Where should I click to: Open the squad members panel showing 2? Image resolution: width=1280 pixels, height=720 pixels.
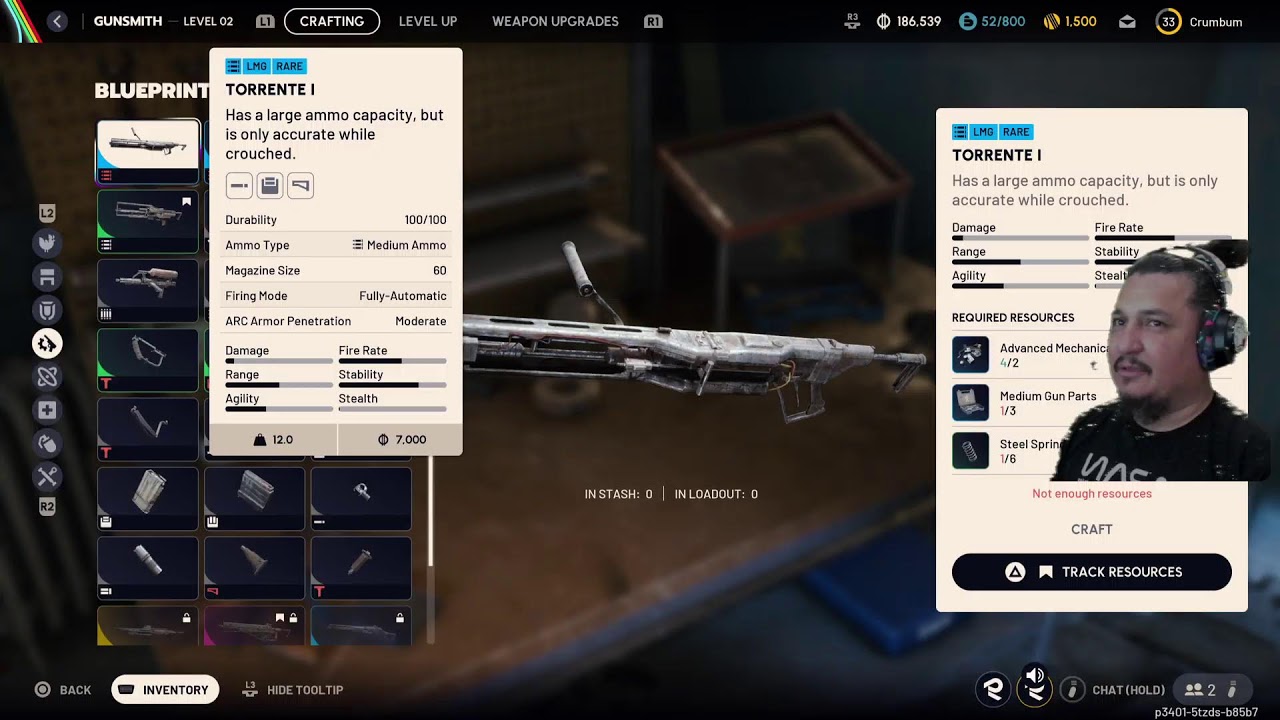(x=1200, y=690)
